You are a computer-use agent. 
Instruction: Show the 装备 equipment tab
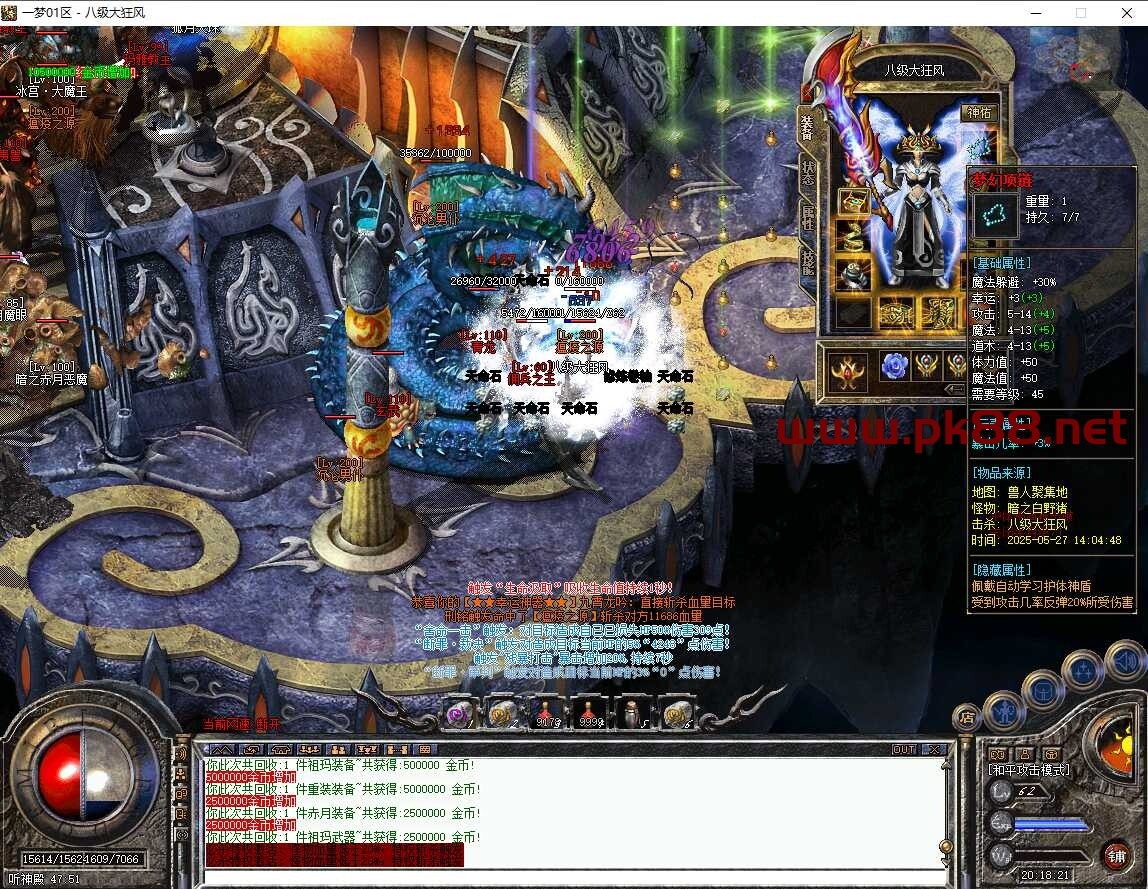click(x=808, y=125)
